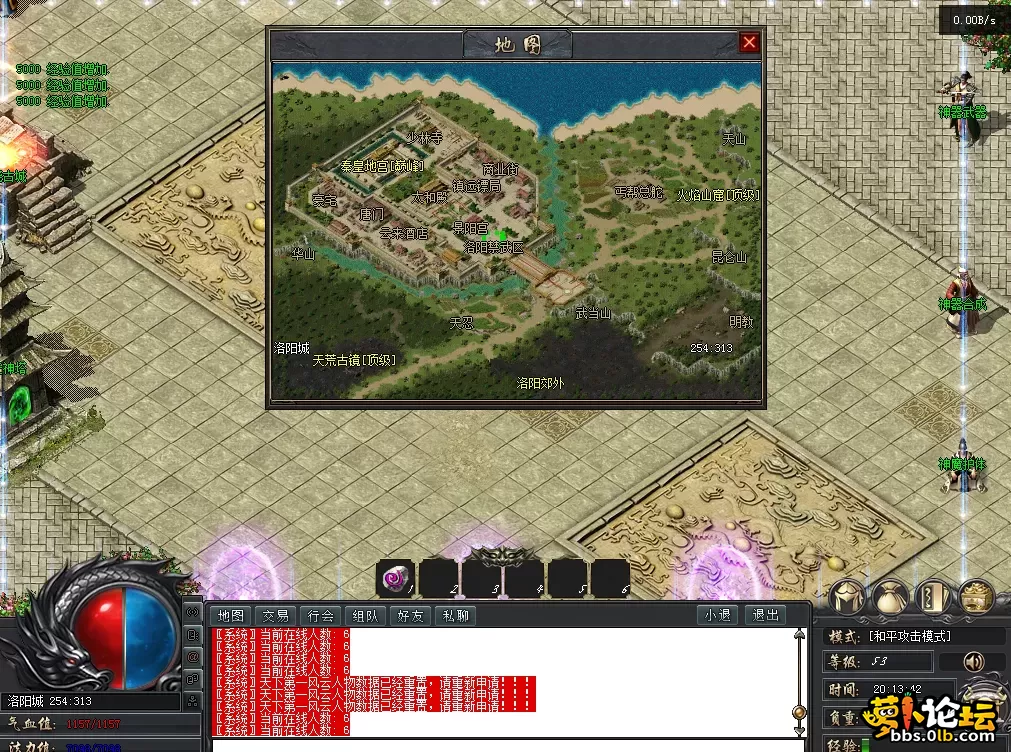The image size is (1011, 752).
Task: Open the 好友 friends list
Action: click(x=410, y=616)
